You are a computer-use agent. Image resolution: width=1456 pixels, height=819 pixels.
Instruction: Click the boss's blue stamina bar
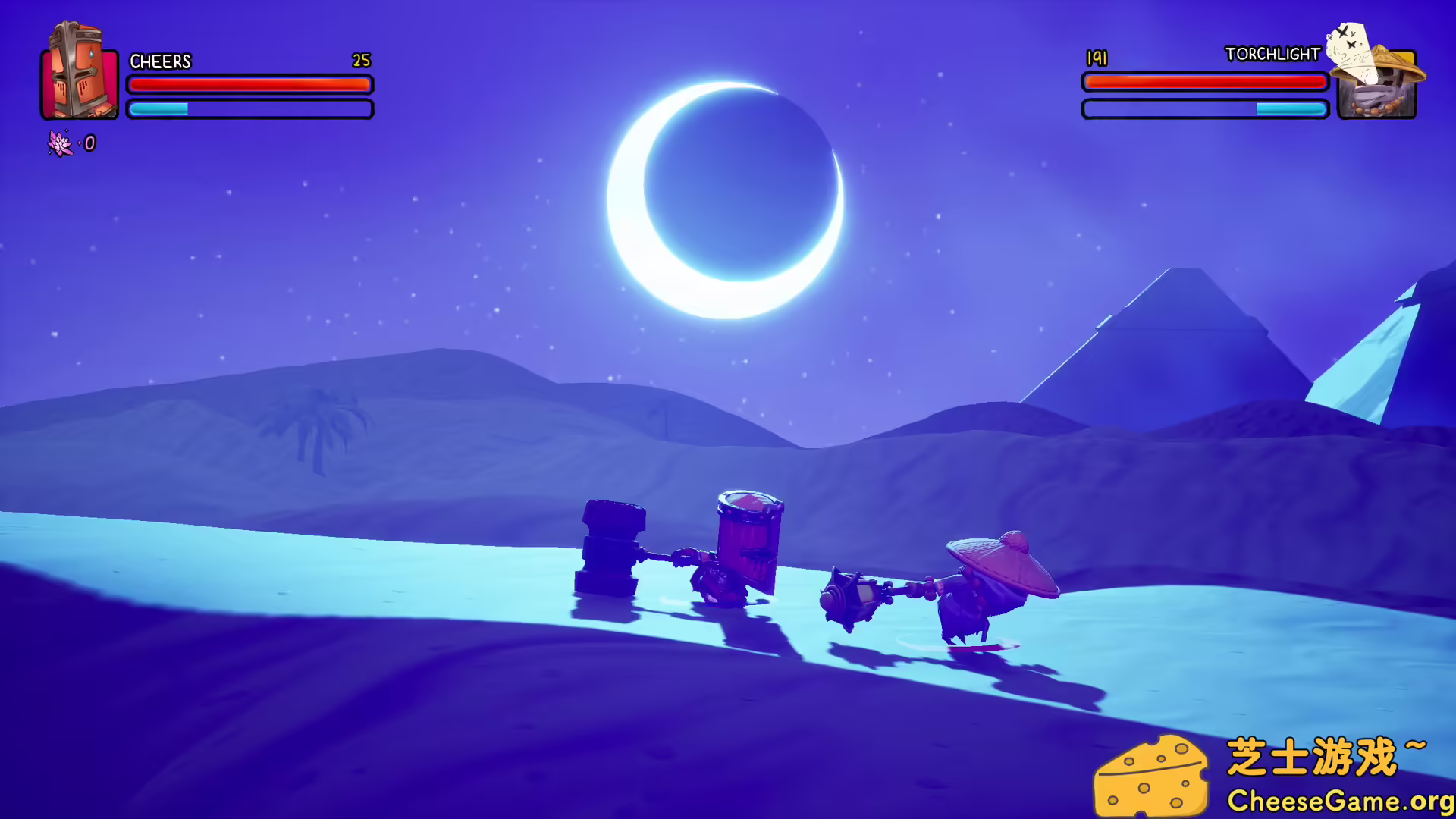(1204, 108)
